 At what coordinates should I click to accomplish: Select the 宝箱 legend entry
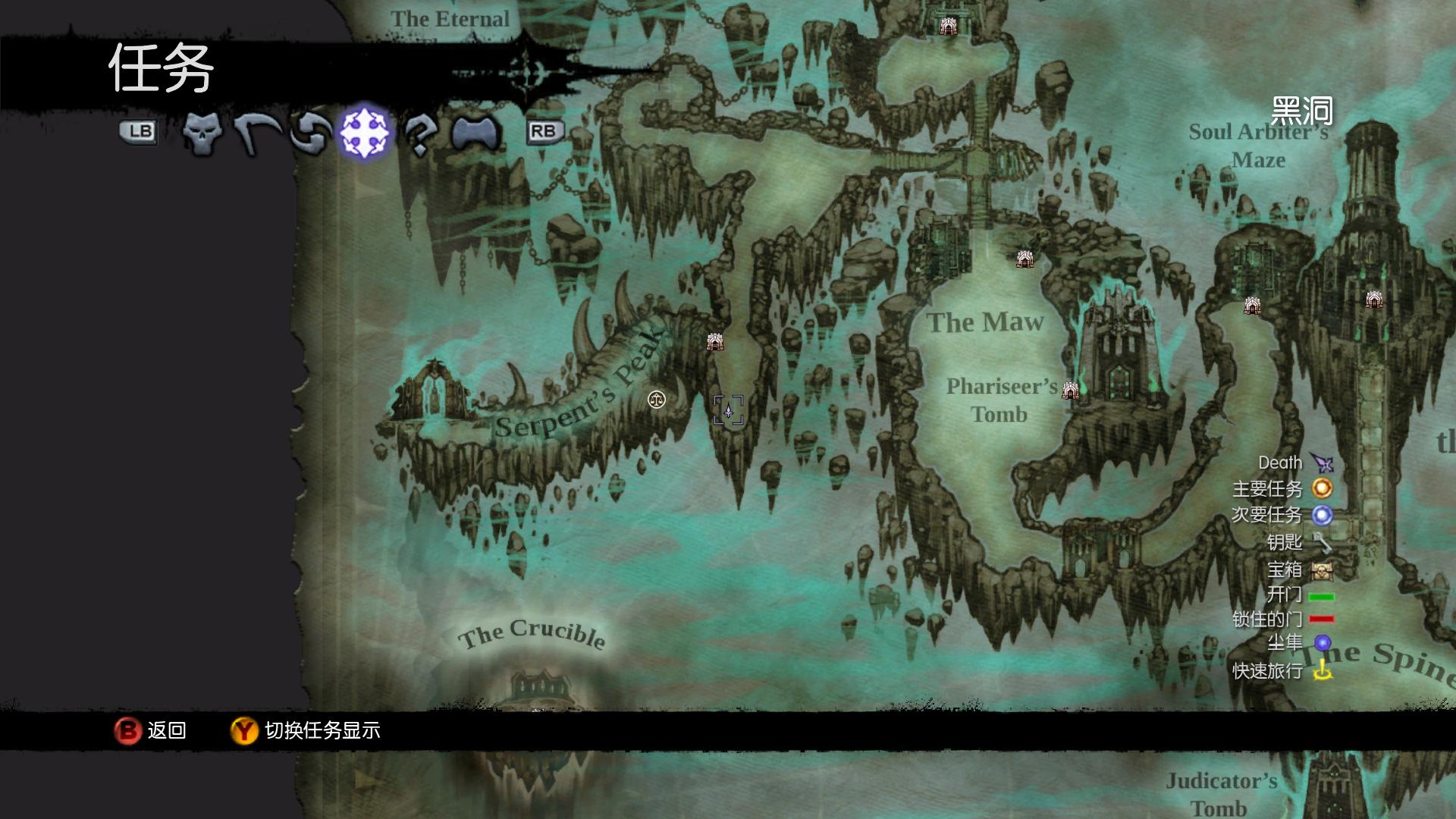1299,570
